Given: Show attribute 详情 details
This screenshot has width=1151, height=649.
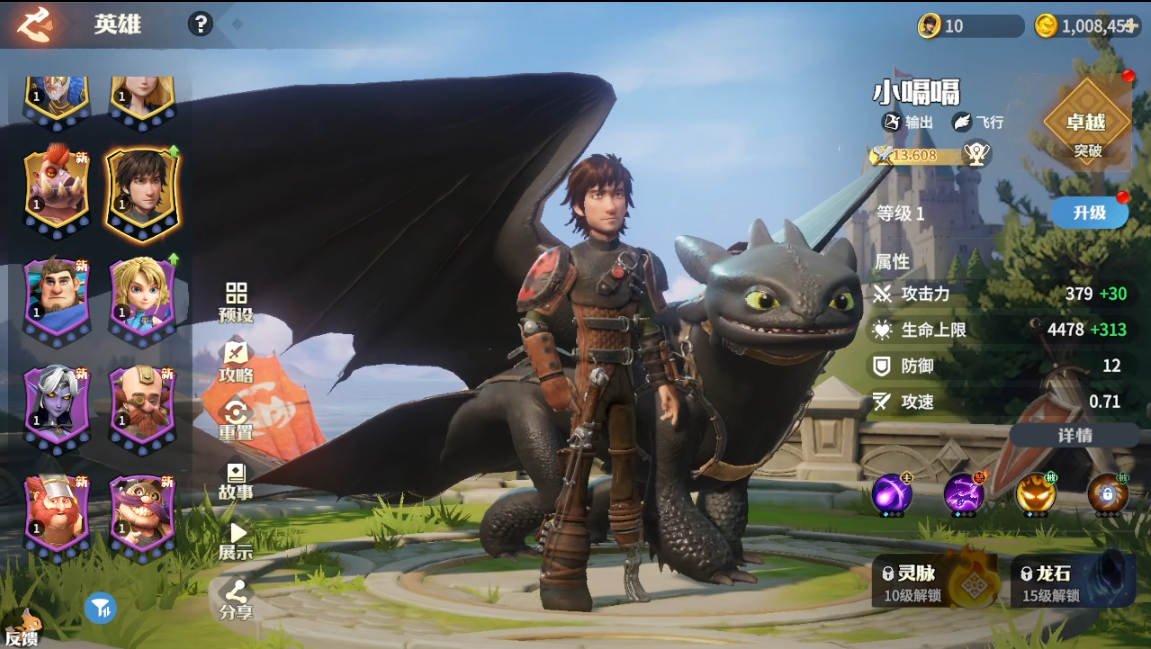Looking at the screenshot, I should [x=1074, y=435].
